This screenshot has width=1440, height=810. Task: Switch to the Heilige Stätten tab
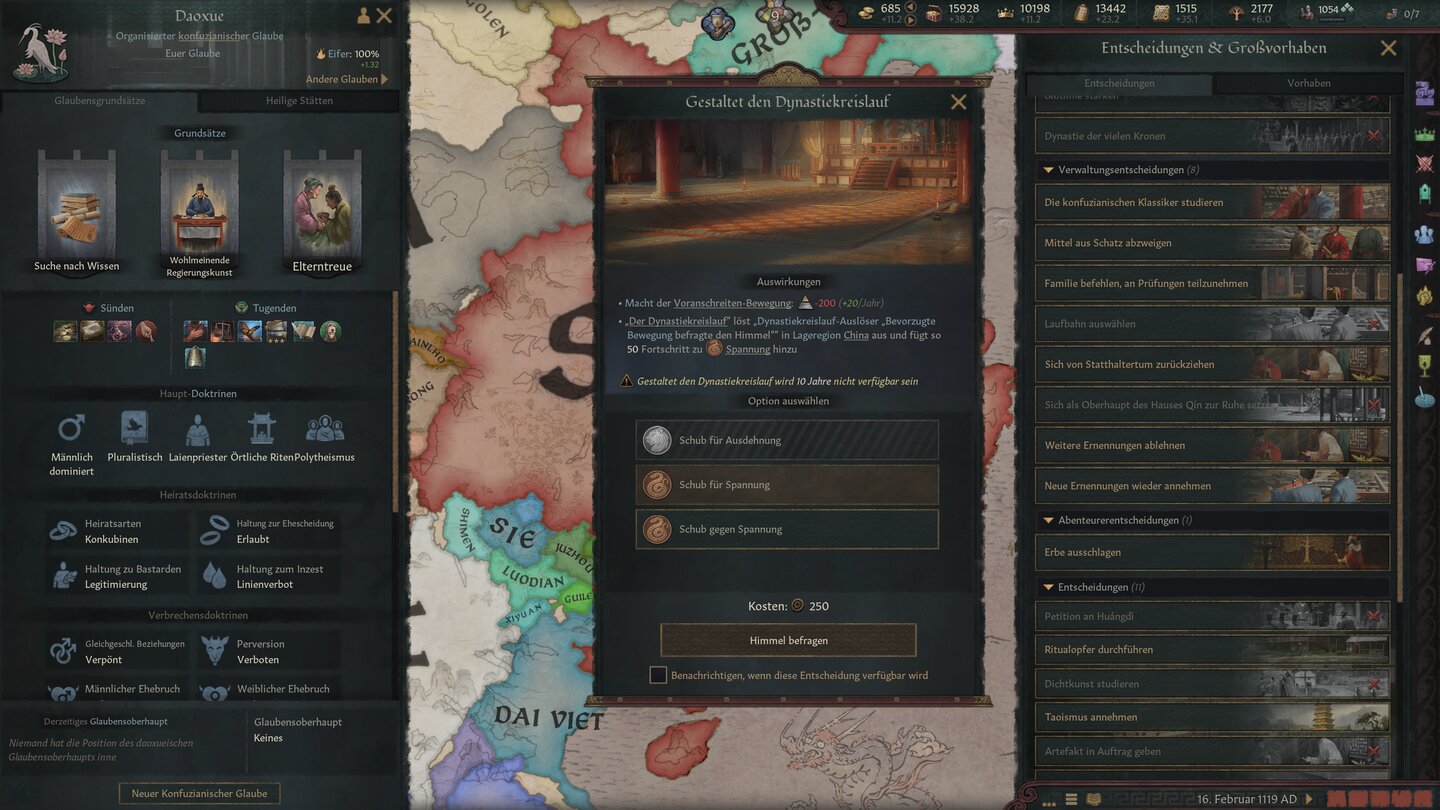coord(300,100)
